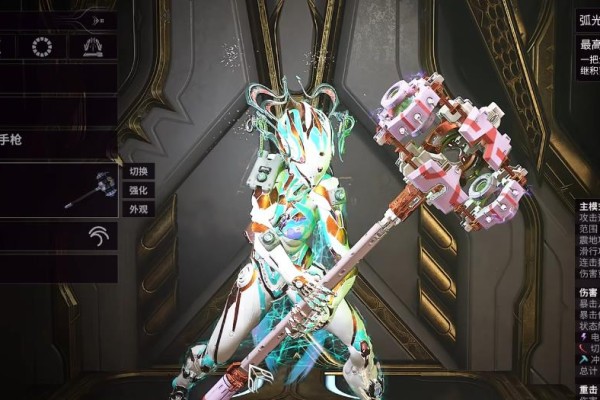Open the 外观 (appearance) option
The image size is (600, 400).
click(x=138, y=209)
